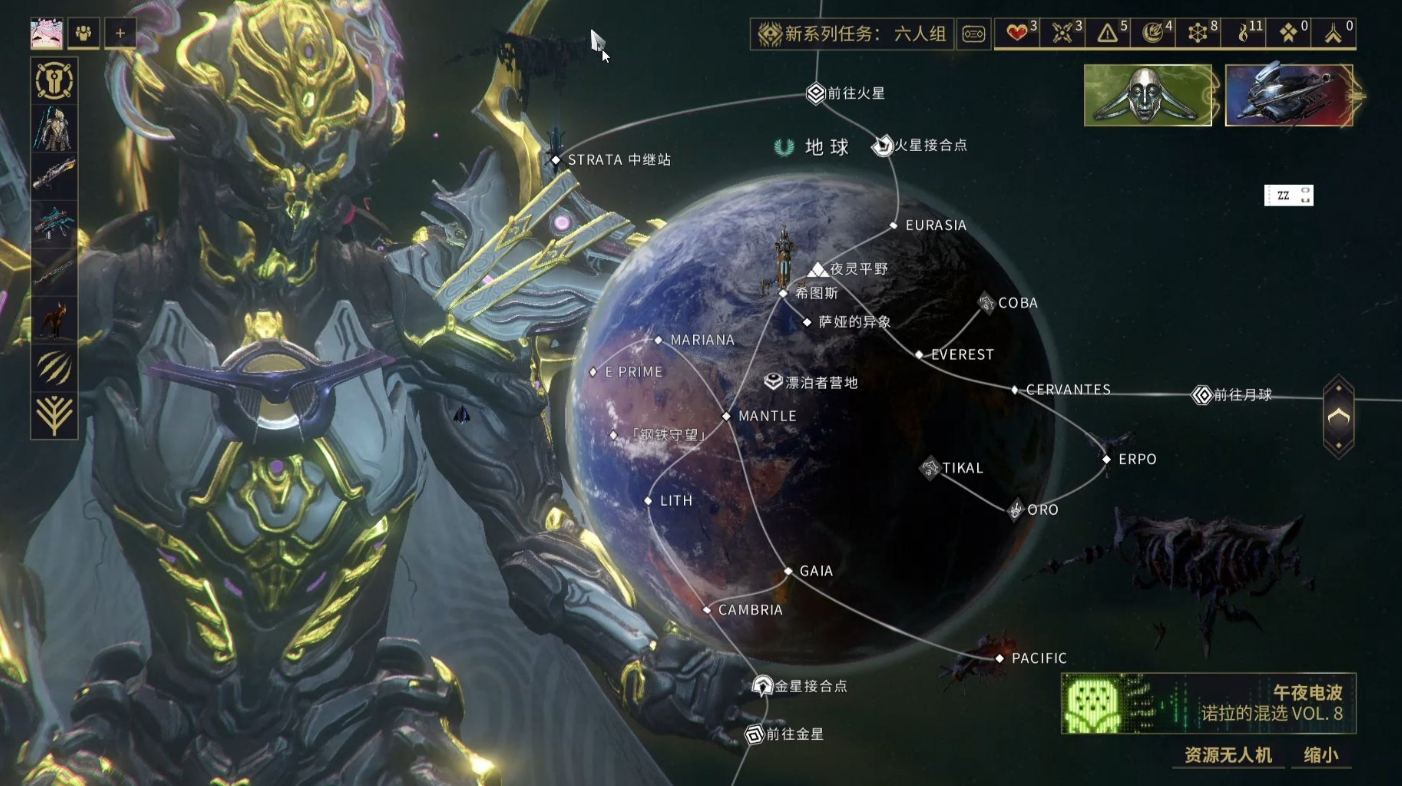This screenshot has height=786, width=1402.
Task: Click the gold clan emblem in the sidebar
Action: 54,81
